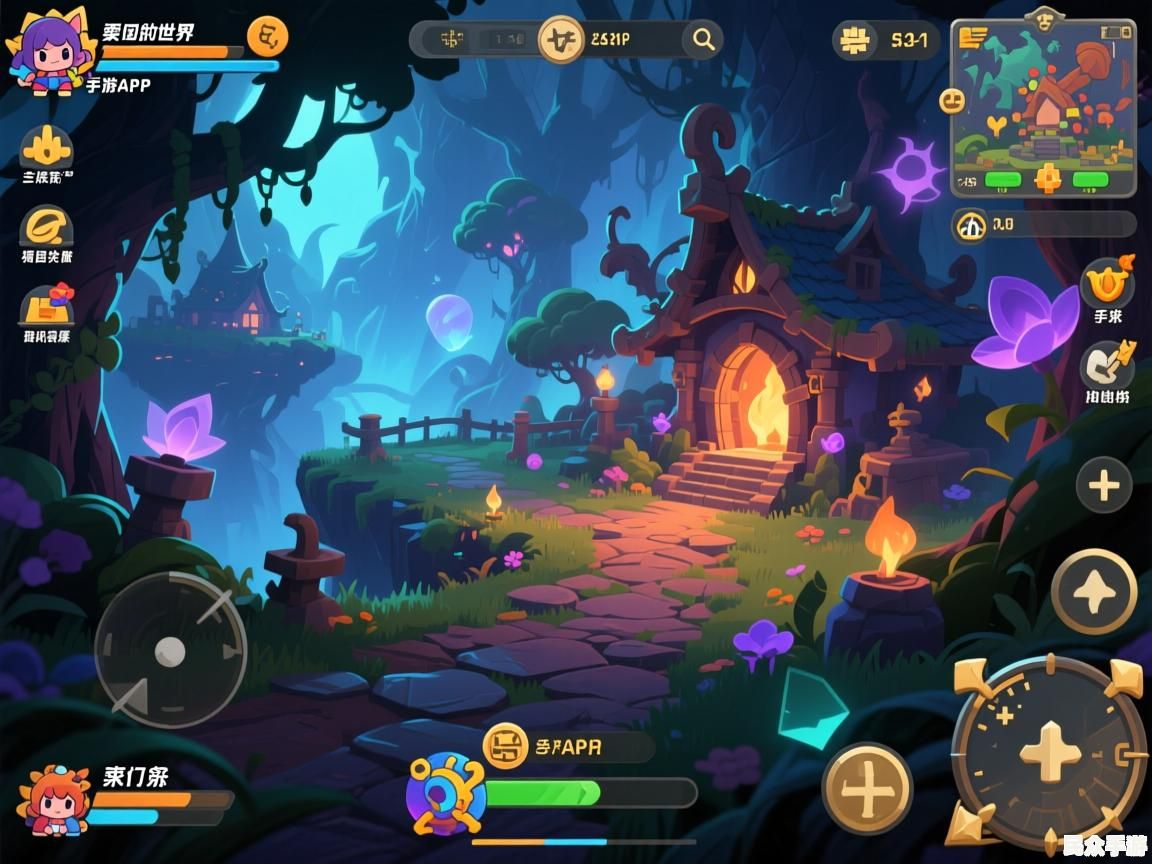
Task: Click the colorful creature portrait at bottom center
Action: [445, 794]
